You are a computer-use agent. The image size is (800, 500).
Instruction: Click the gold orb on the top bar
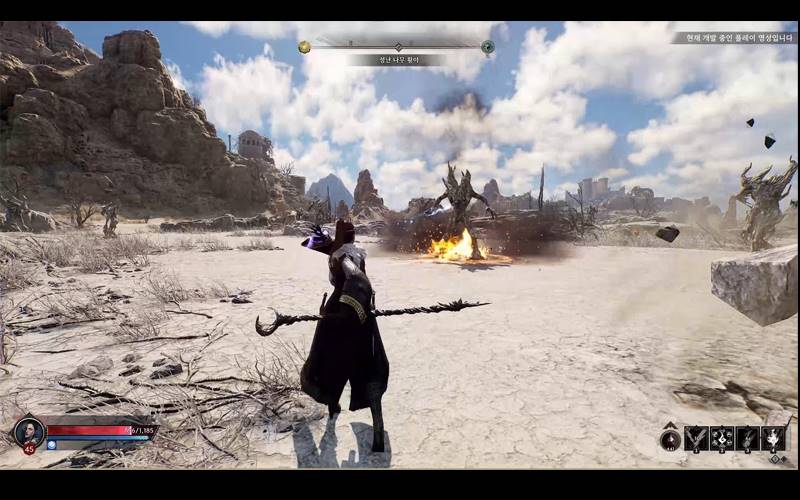coord(304,47)
